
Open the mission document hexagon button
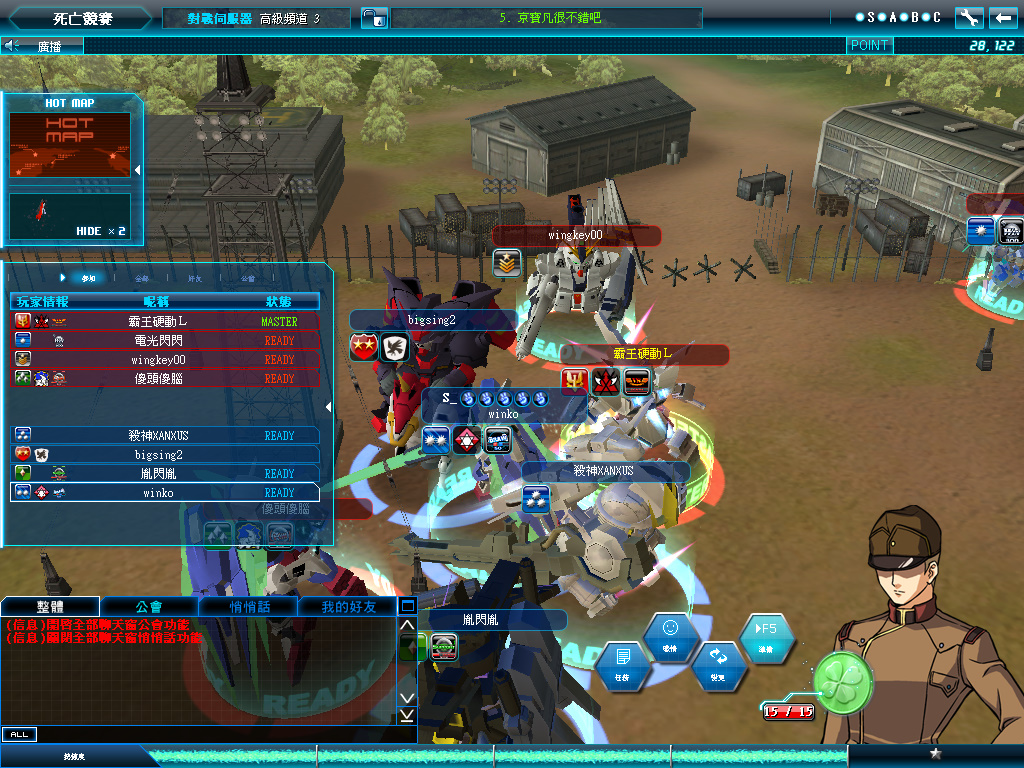[622, 663]
